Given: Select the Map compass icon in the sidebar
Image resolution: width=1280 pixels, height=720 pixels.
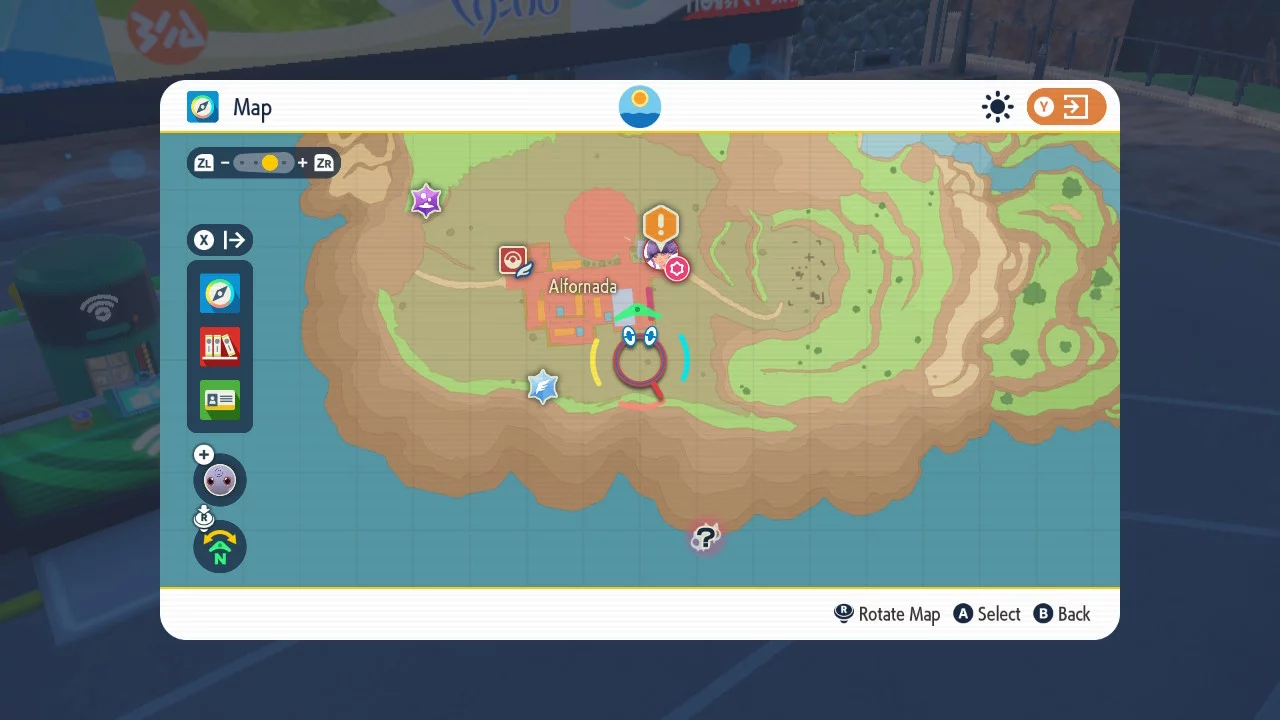Looking at the screenshot, I should click(x=219, y=294).
